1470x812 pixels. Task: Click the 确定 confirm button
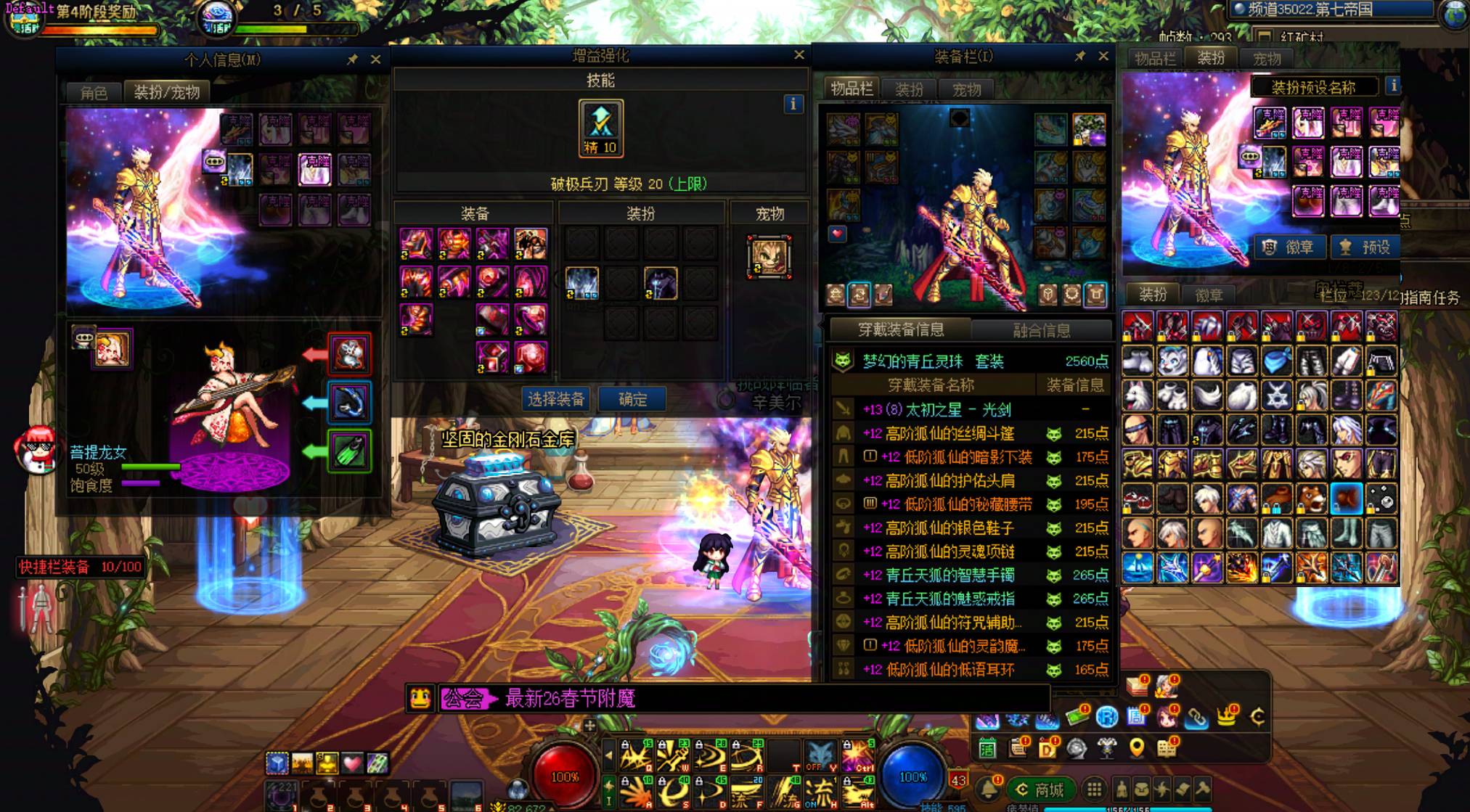tap(632, 399)
